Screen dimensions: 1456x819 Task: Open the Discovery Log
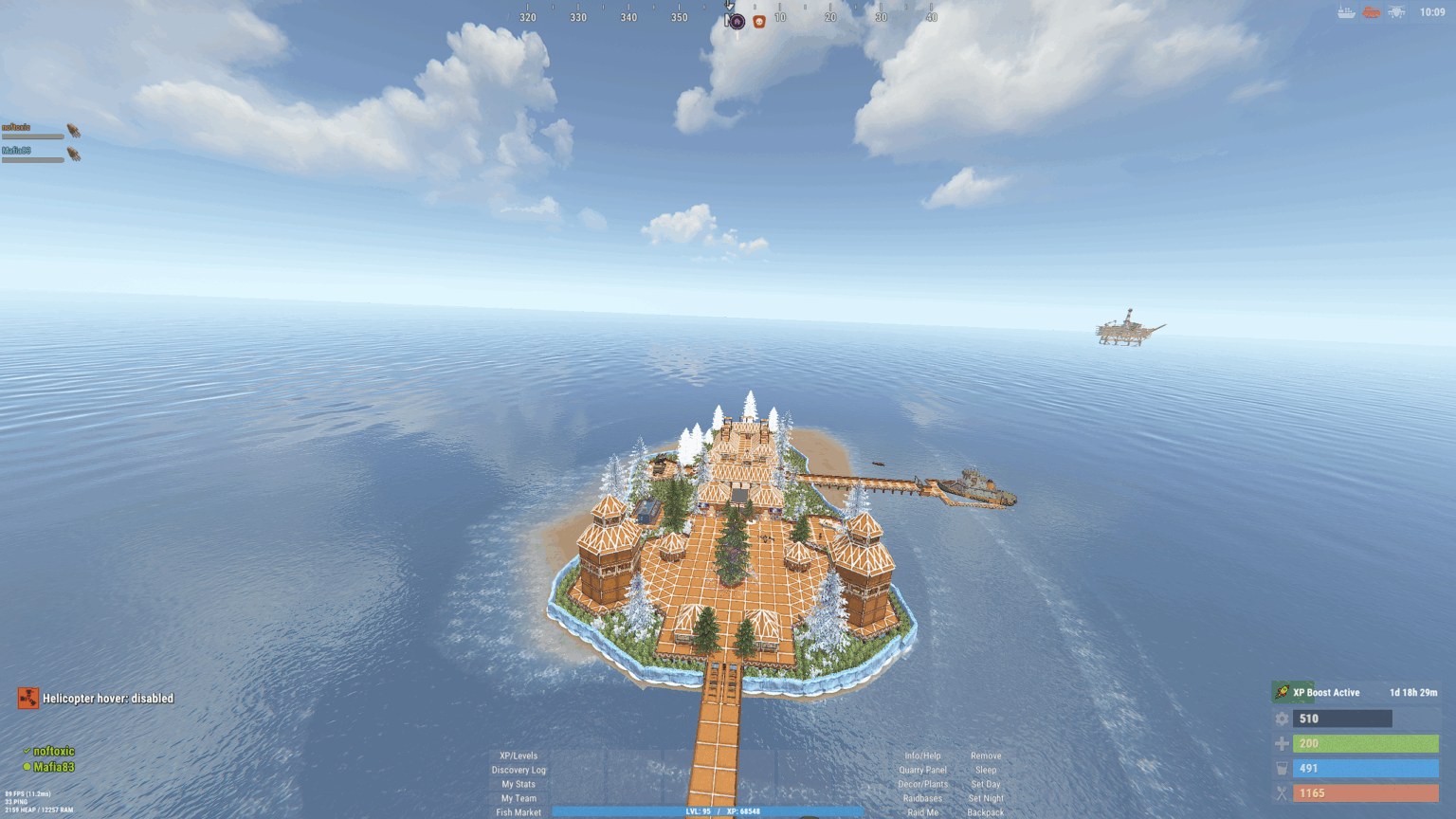(x=519, y=770)
